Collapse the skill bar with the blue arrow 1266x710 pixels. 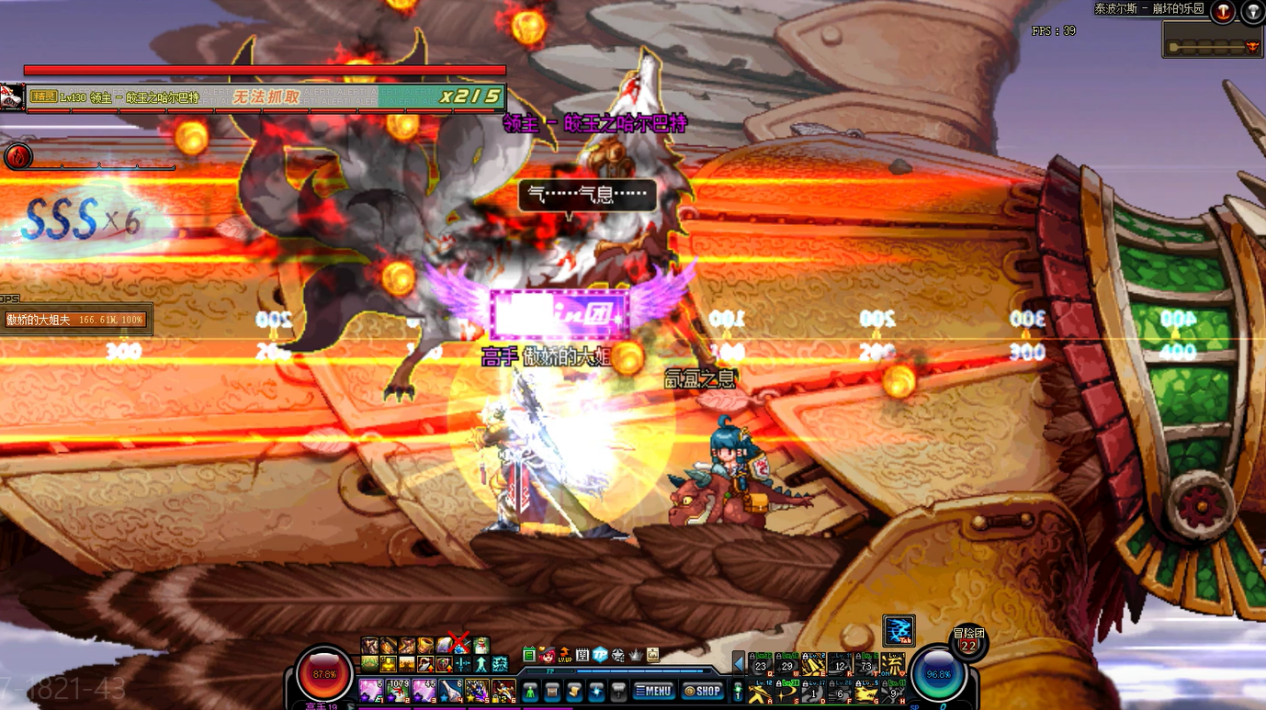tap(739, 663)
